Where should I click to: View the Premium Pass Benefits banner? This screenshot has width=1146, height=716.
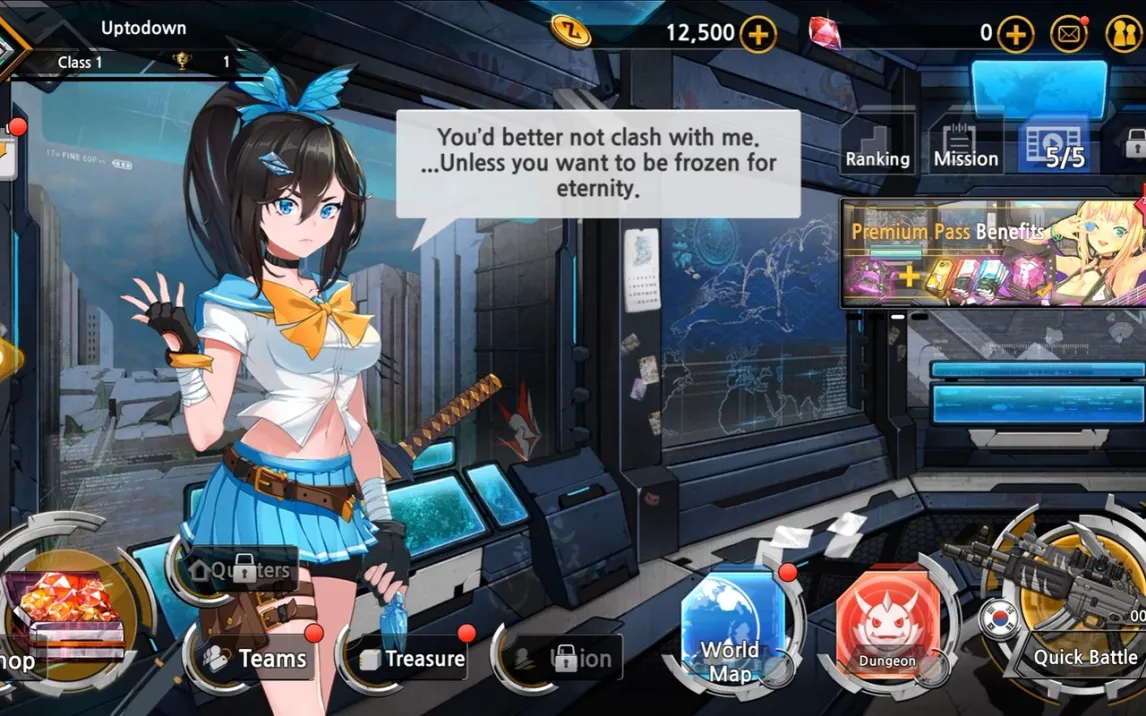[992, 252]
